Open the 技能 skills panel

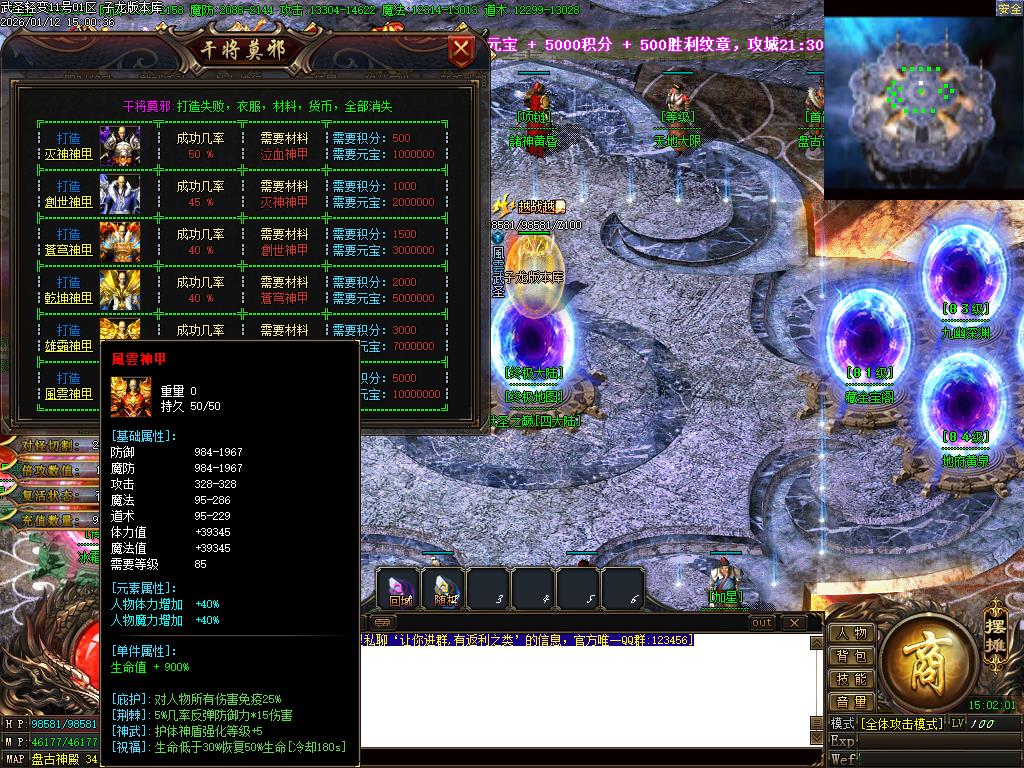[x=851, y=679]
